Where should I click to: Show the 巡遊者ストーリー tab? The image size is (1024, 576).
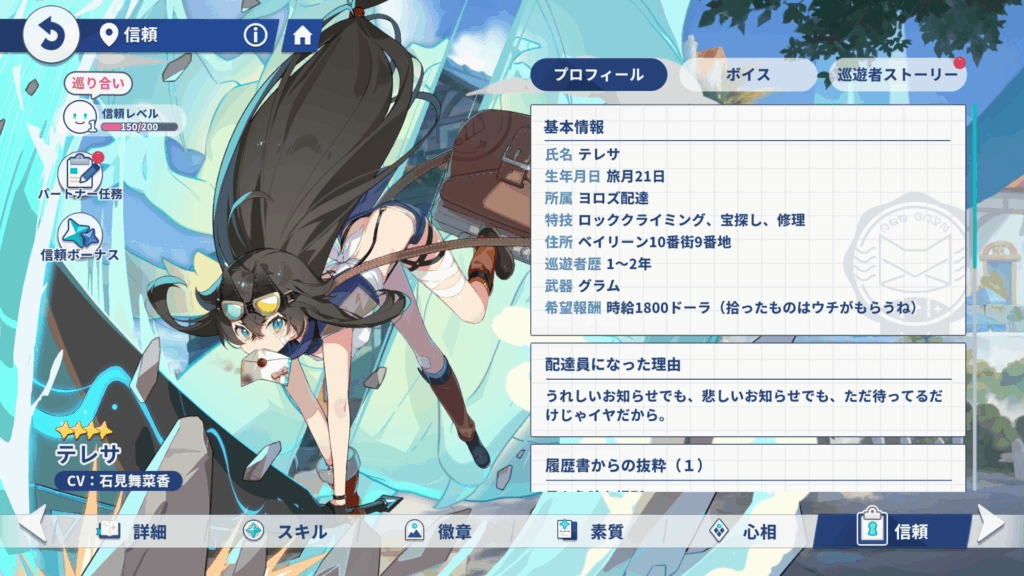[x=897, y=75]
